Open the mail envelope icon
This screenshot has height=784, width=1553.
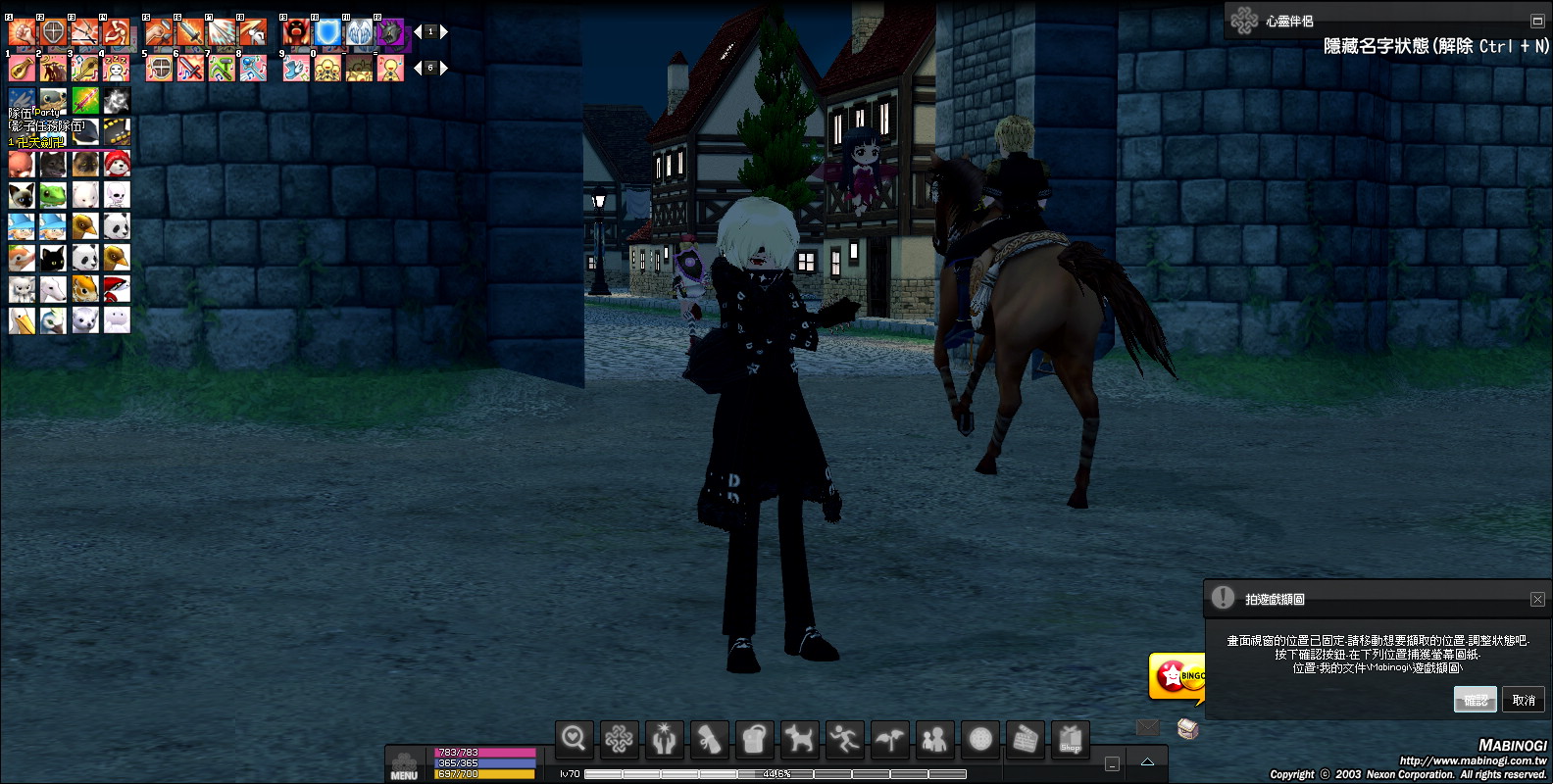click(x=1147, y=727)
